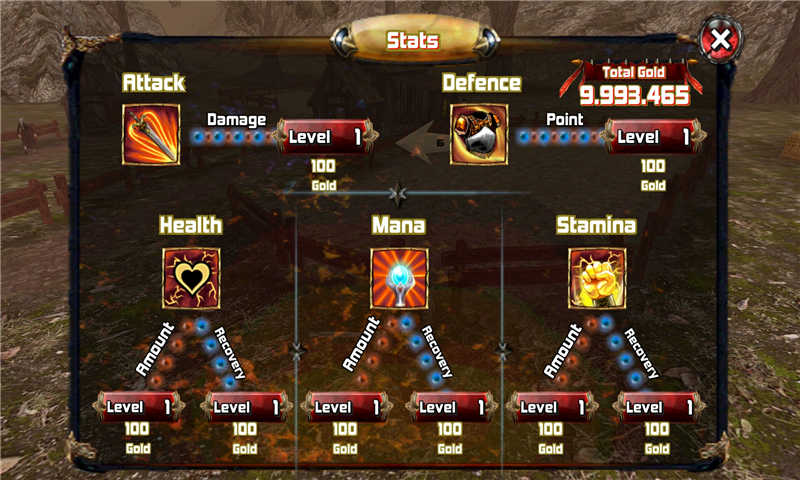800x480 pixels.
Task: Upgrade Stamina Recovery level
Action: [657, 407]
